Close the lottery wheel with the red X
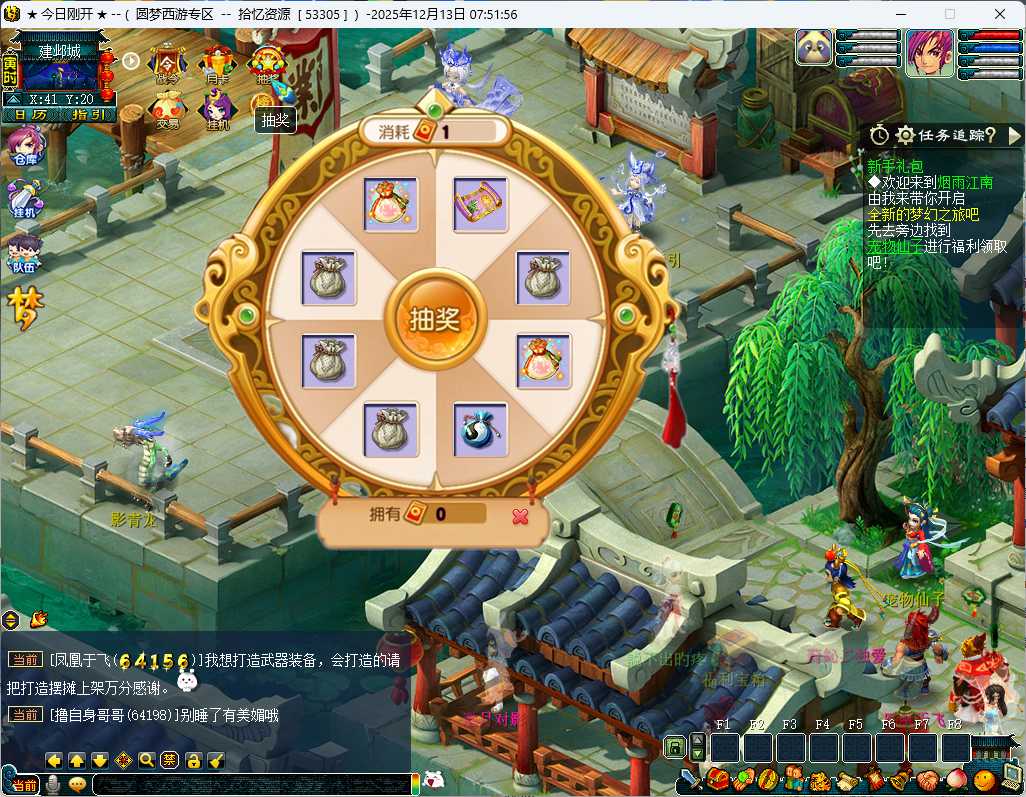The height and width of the screenshot is (797, 1026). [x=519, y=516]
